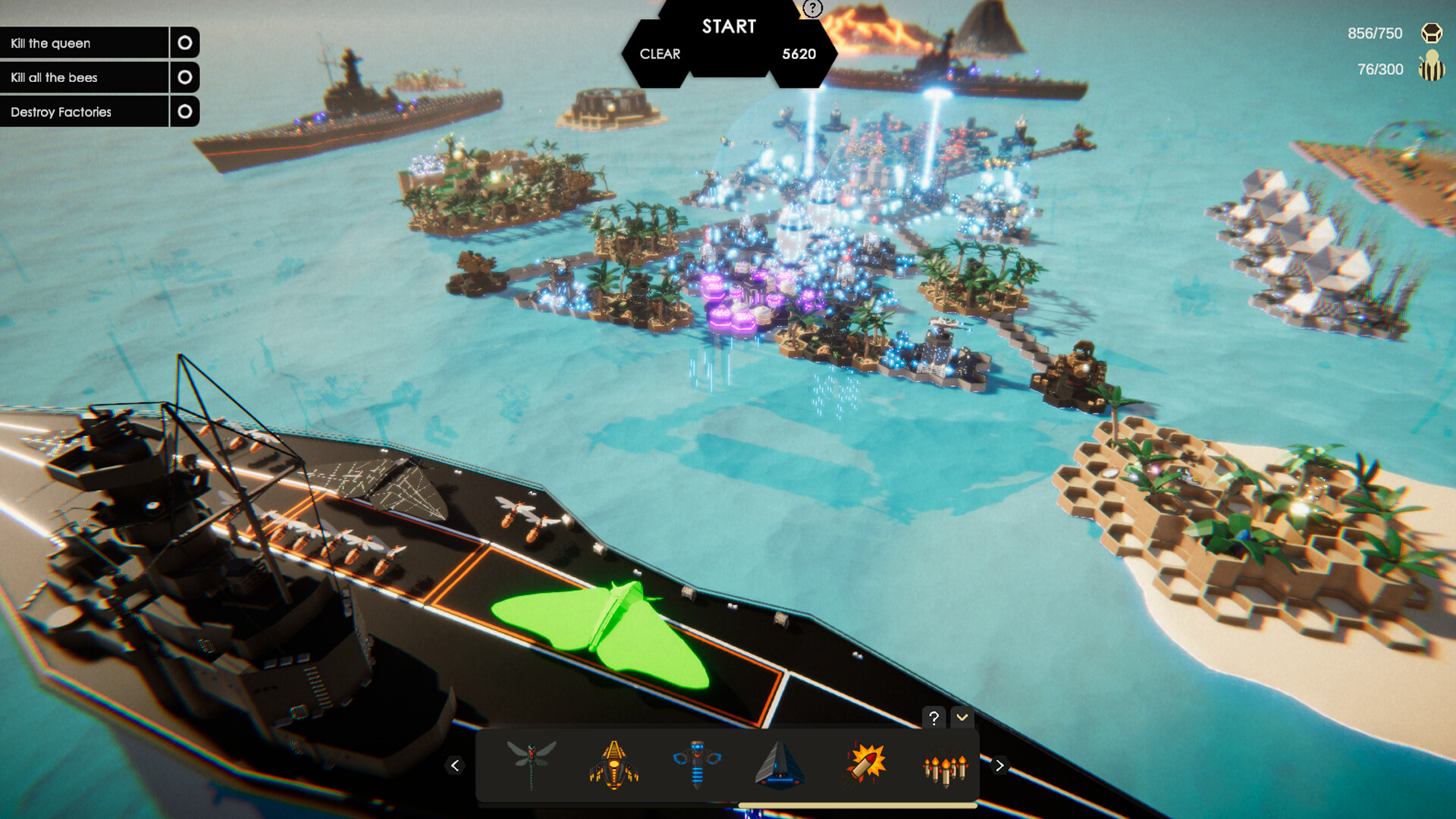The width and height of the screenshot is (1456, 819).
Task: Choose the dragonfly unit in the toolbar
Action: point(532,764)
